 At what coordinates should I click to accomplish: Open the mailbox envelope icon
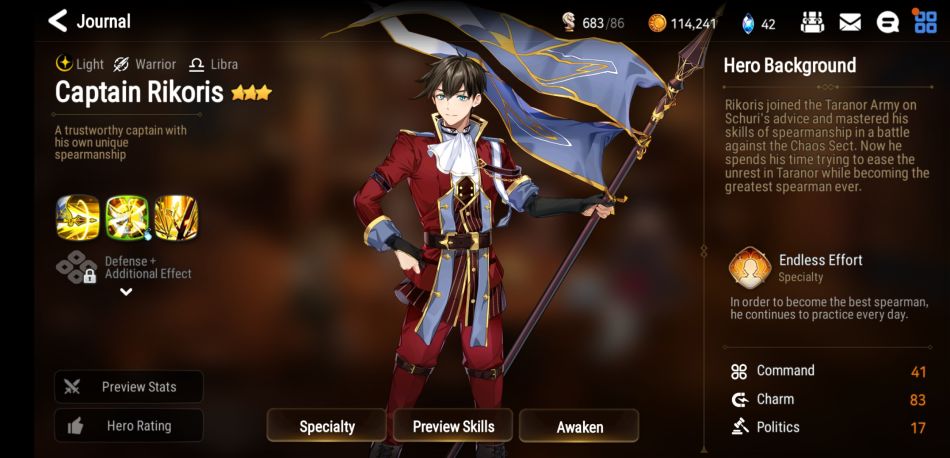[x=850, y=22]
